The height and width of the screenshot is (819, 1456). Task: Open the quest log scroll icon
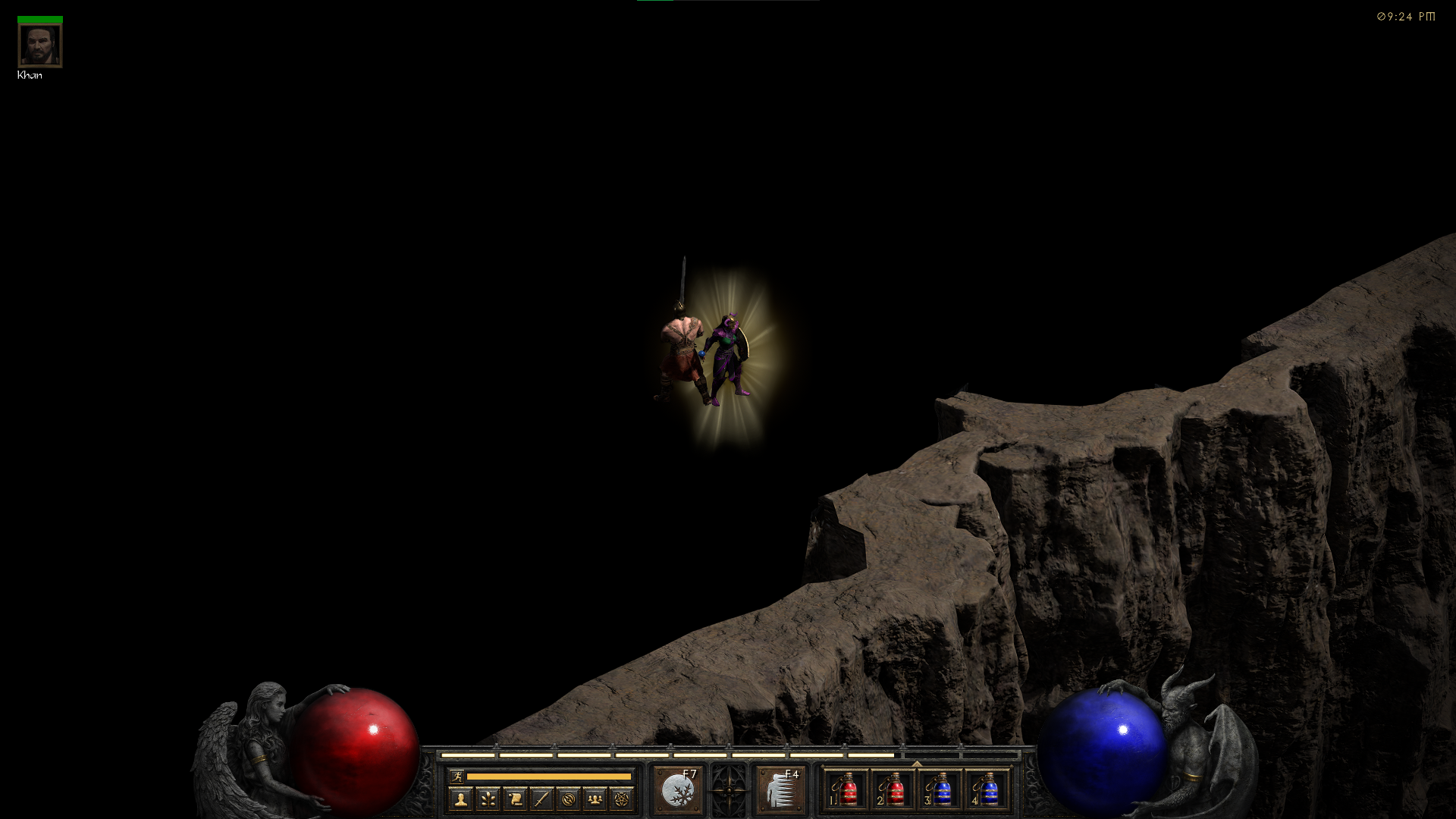516,800
